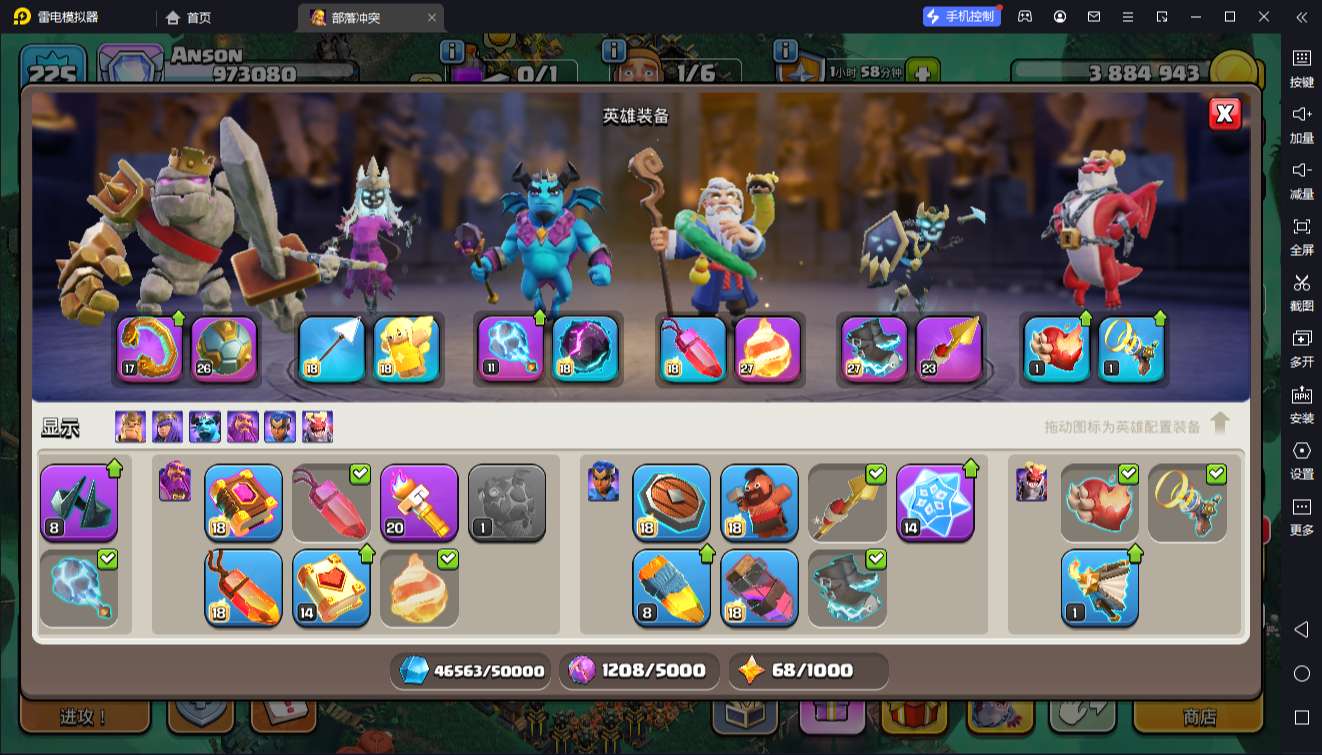Take a screenshot with the 截图 button
Image resolution: width=1322 pixels, height=755 pixels.
[x=1301, y=290]
